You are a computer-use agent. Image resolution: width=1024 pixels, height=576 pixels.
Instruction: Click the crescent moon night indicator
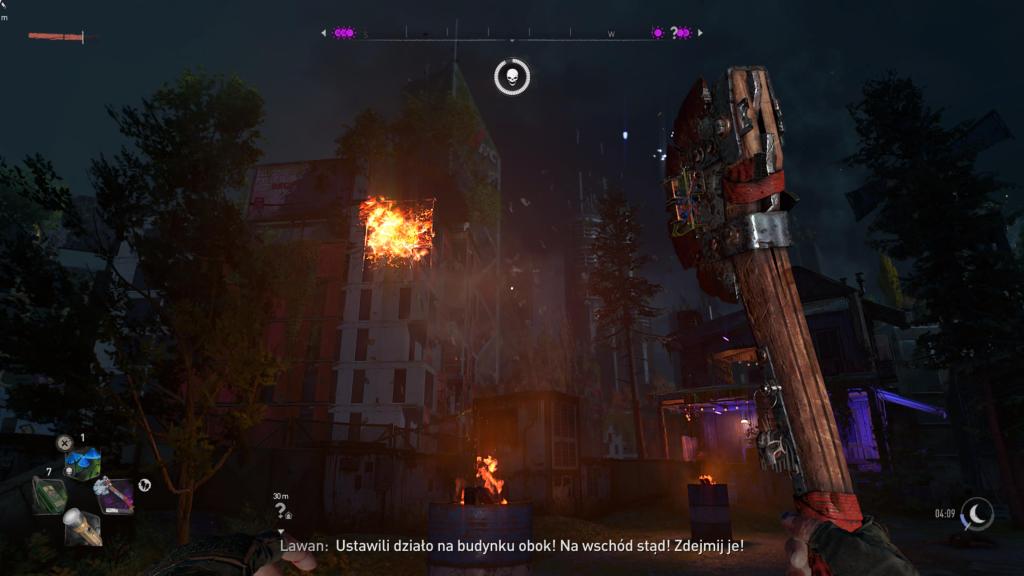[x=976, y=514]
